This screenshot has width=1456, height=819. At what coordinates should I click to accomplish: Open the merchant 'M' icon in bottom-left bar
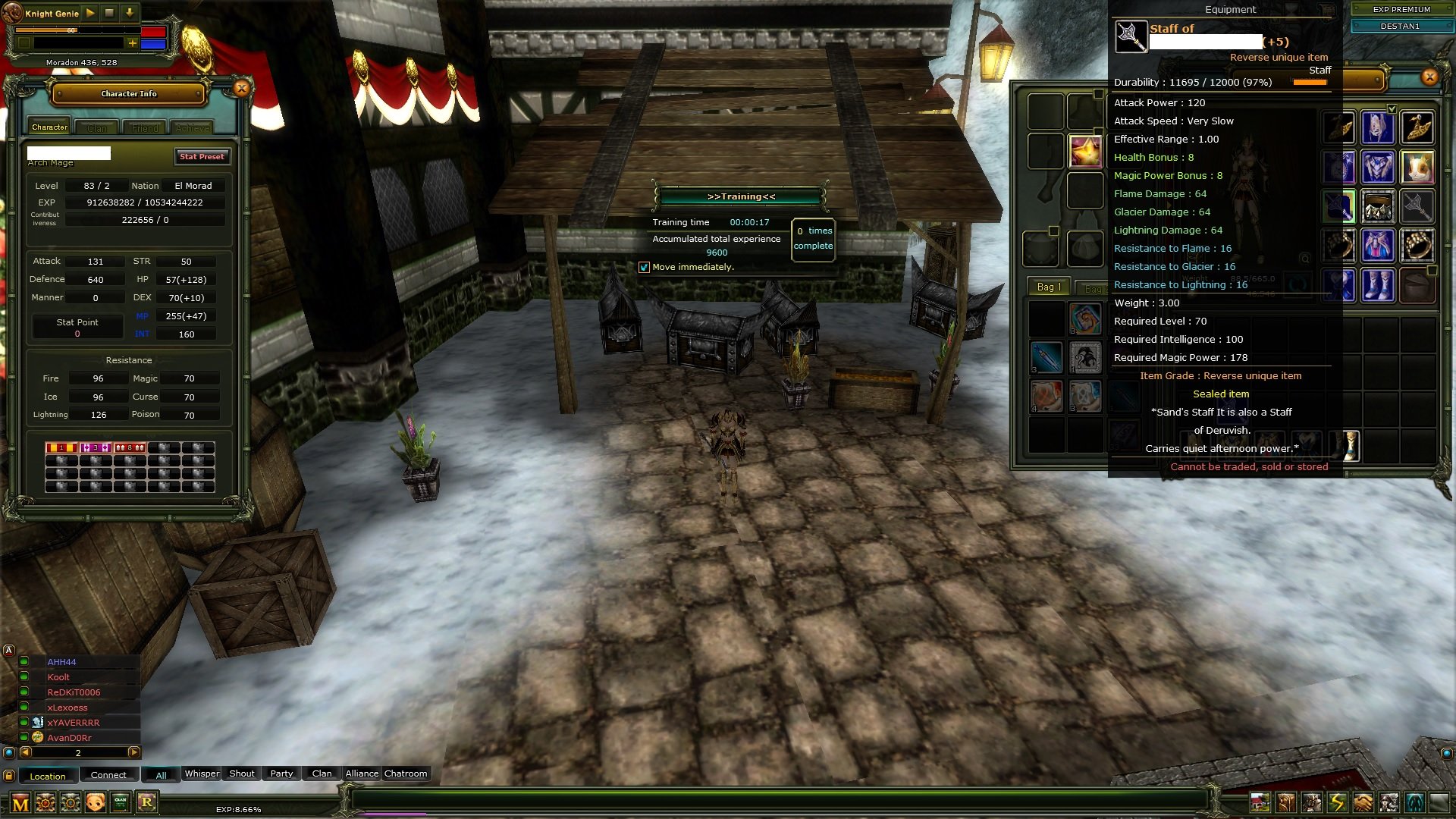[x=20, y=802]
